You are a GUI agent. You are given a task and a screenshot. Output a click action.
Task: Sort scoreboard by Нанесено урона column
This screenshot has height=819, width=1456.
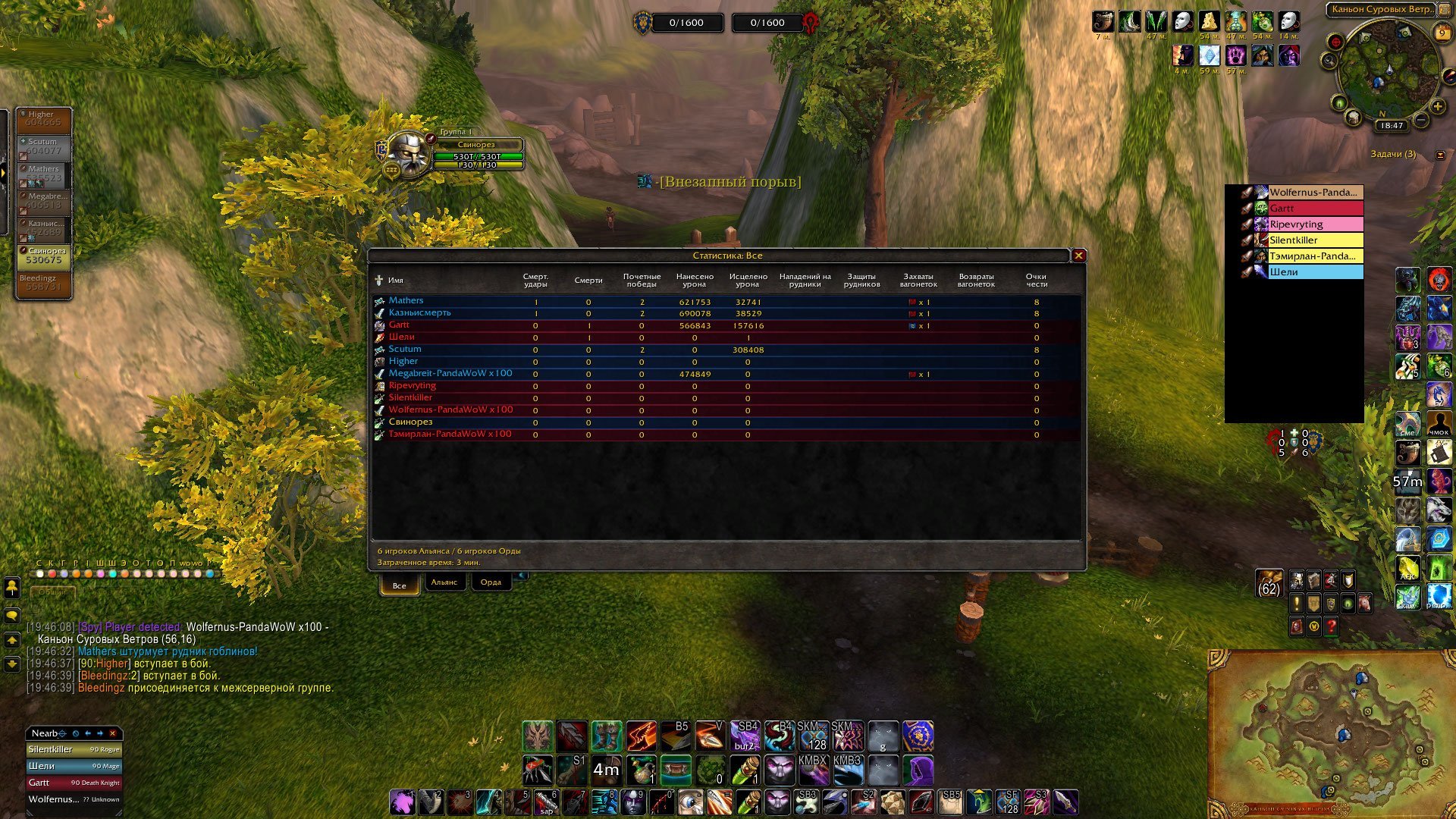tap(694, 281)
